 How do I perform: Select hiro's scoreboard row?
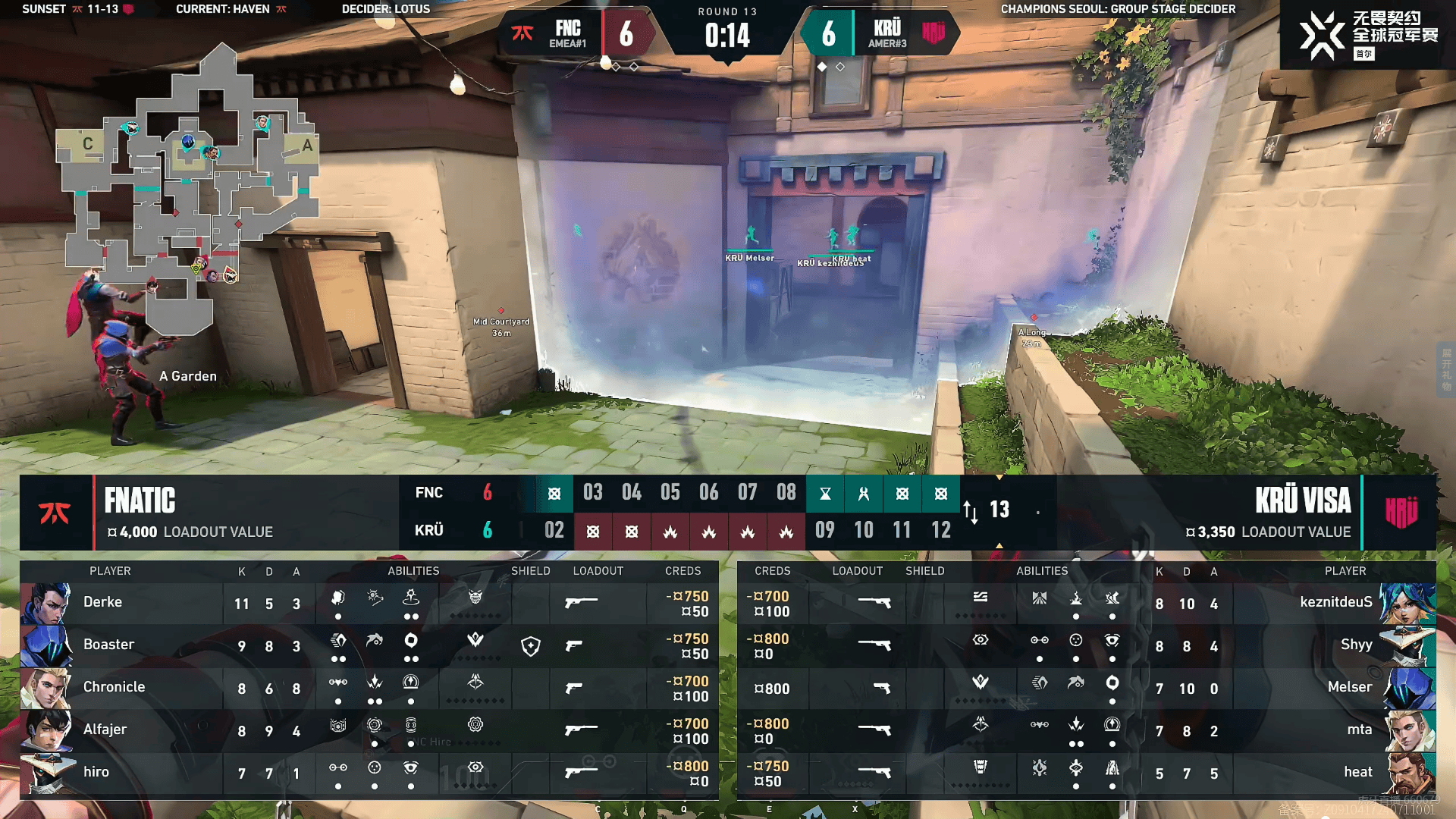coord(96,773)
